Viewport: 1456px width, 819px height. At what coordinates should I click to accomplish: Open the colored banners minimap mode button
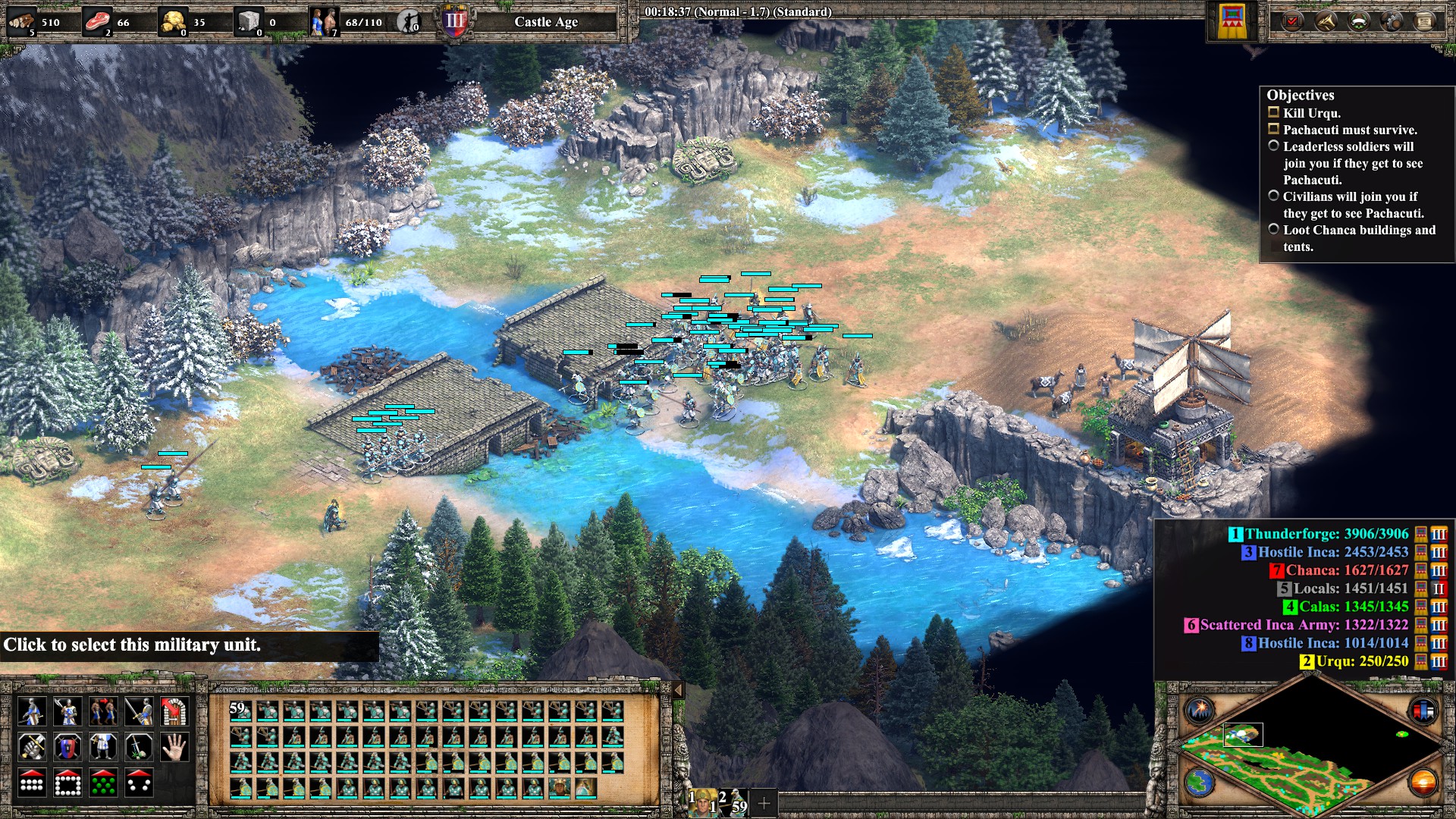click(1422, 711)
